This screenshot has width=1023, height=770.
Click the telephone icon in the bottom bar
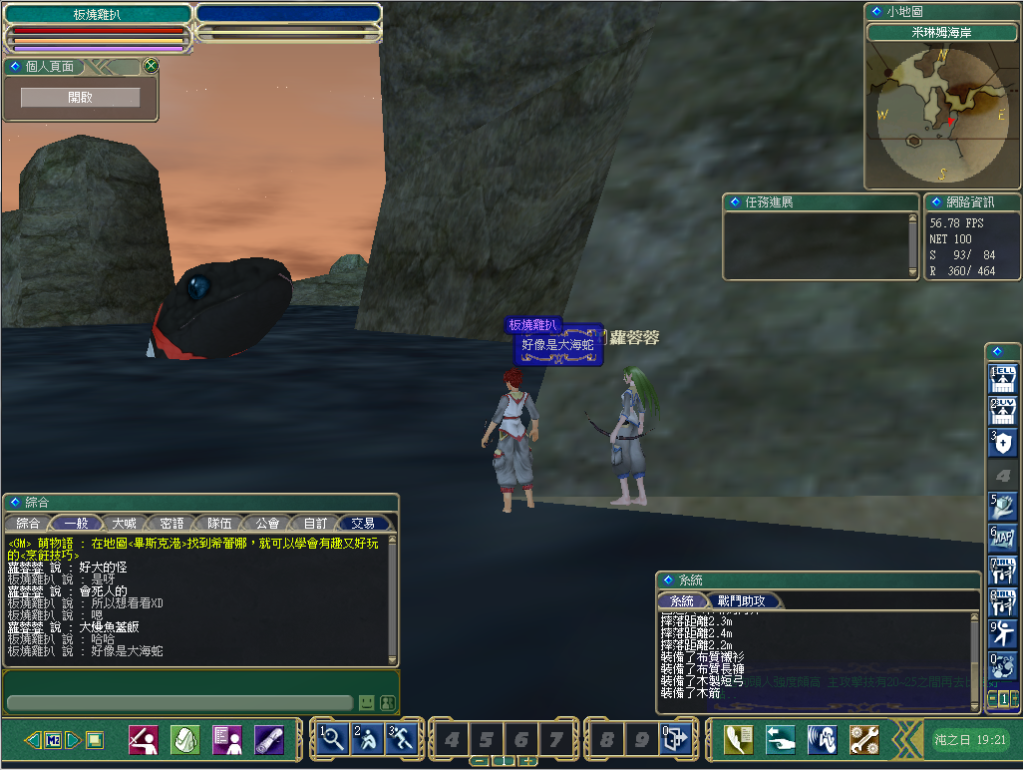[x=738, y=739]
